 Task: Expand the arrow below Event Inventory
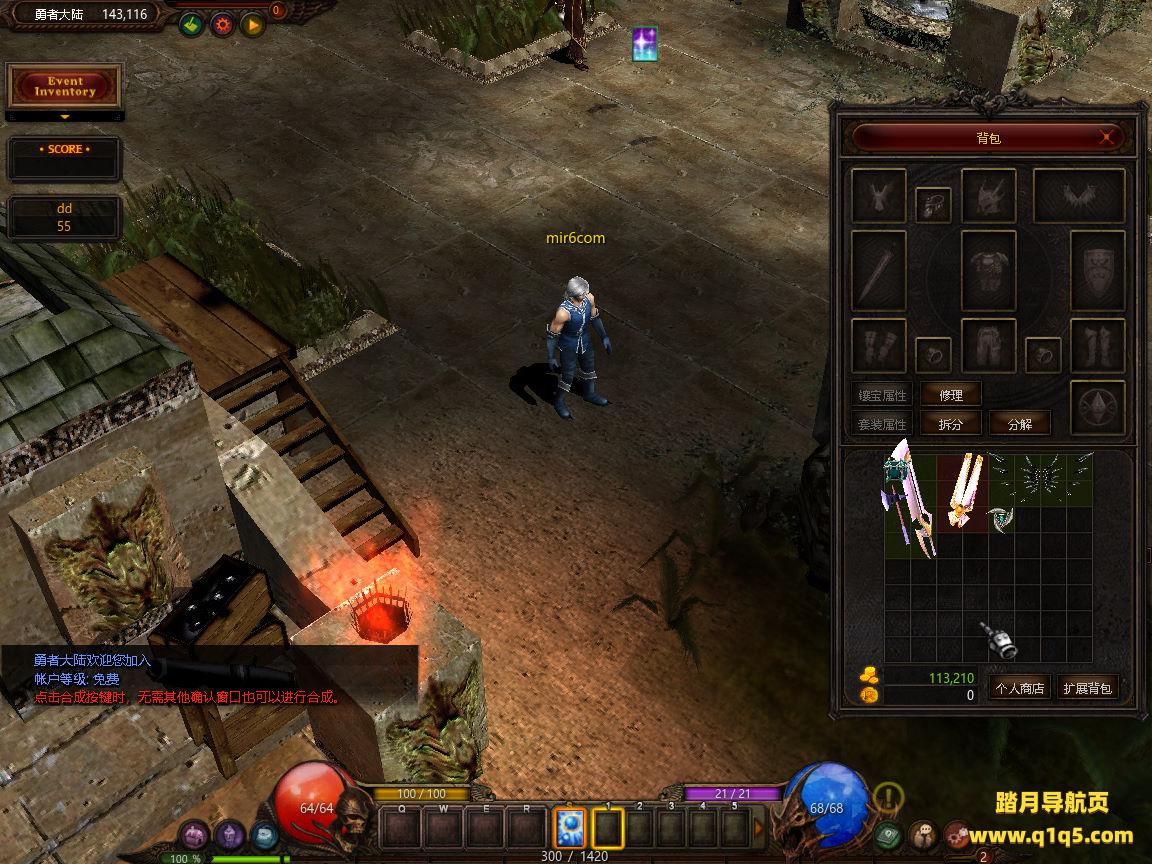pos(65,117)
